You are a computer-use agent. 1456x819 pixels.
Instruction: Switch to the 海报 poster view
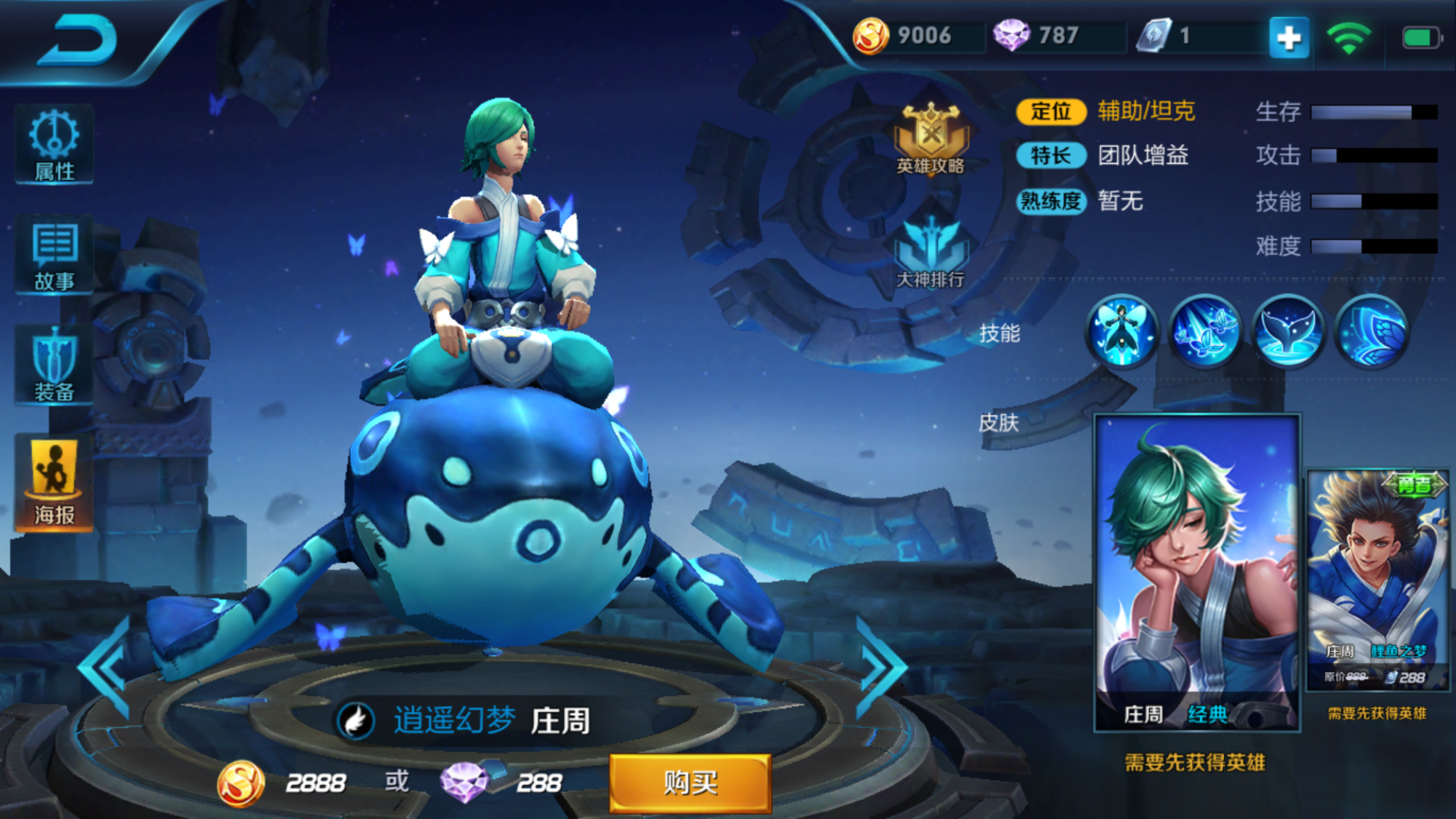(x=54, y=483)
